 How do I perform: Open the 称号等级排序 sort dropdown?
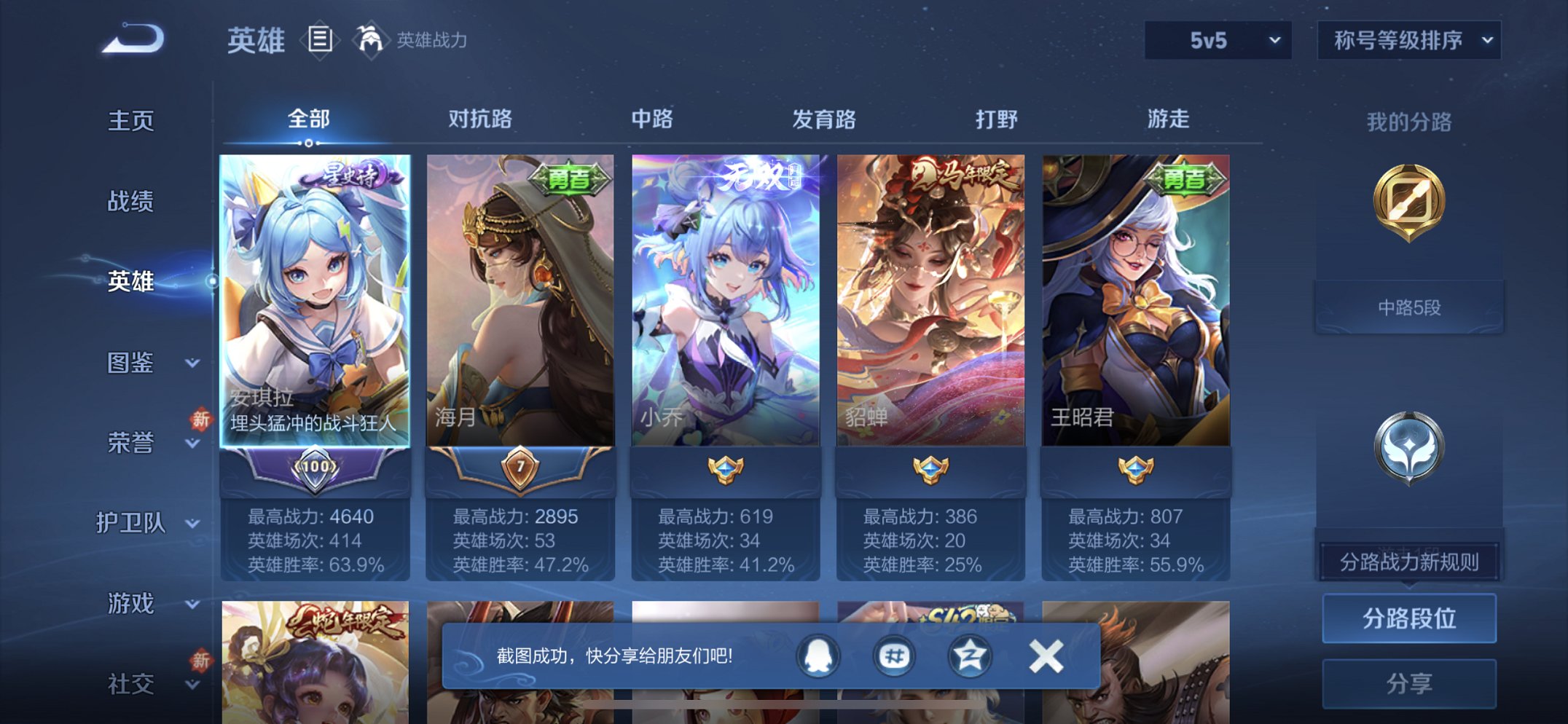tap(1408, 42)
